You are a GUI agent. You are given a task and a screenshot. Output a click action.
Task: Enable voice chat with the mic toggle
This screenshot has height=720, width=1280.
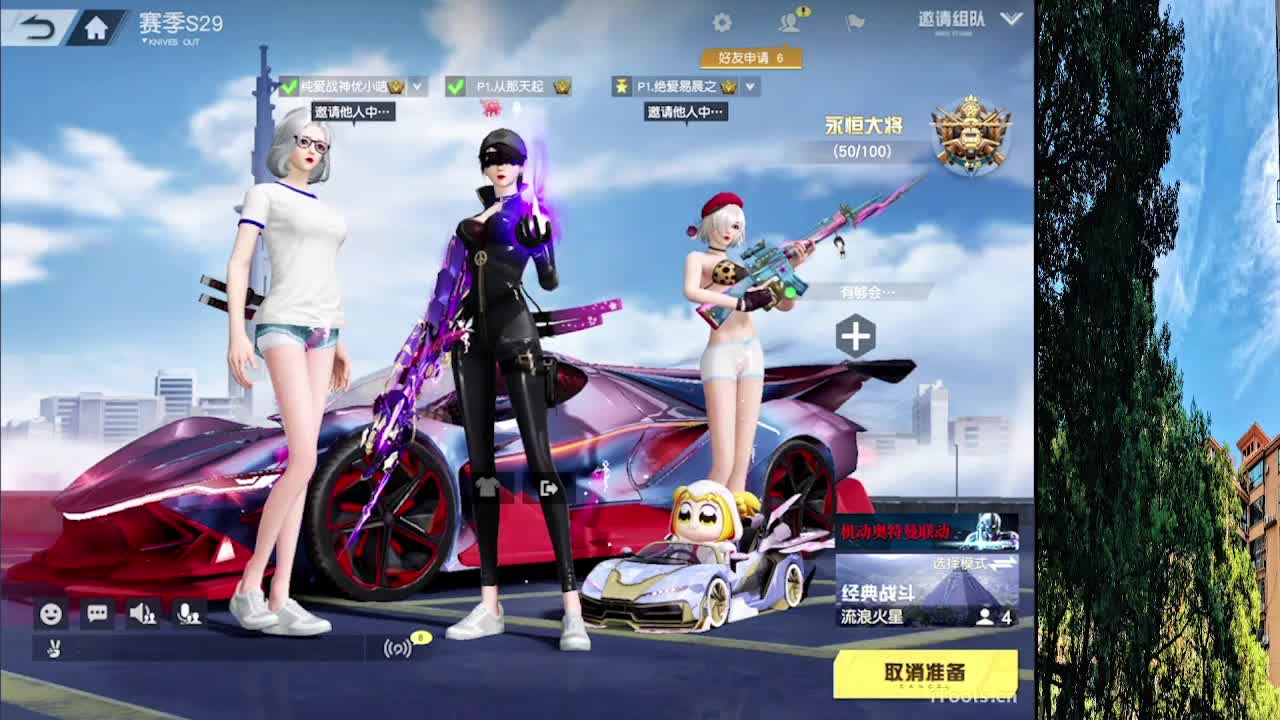pos(190,614)
